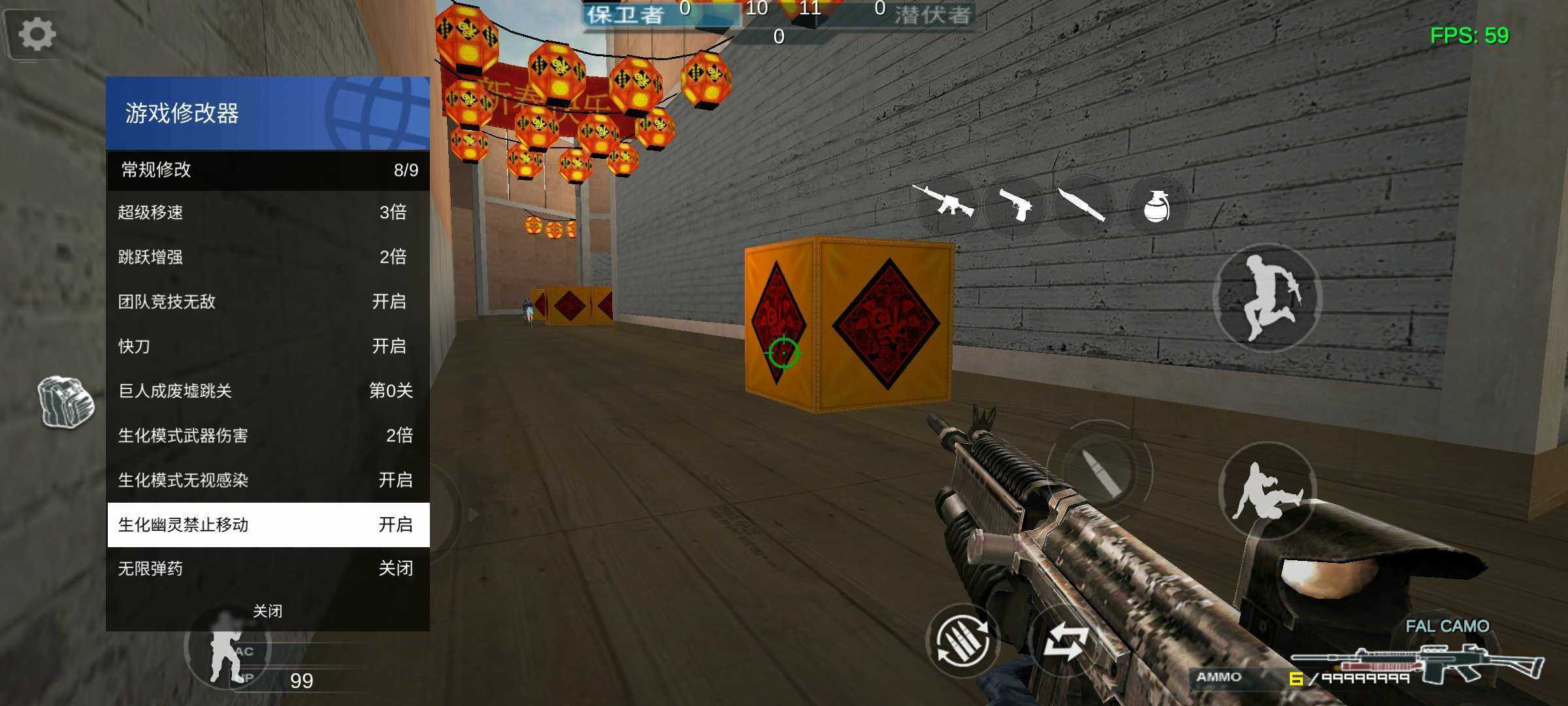The image size is (1568, 706).
Task: Toggle 生化模式无视感染 option
Action: coord(268,480)
